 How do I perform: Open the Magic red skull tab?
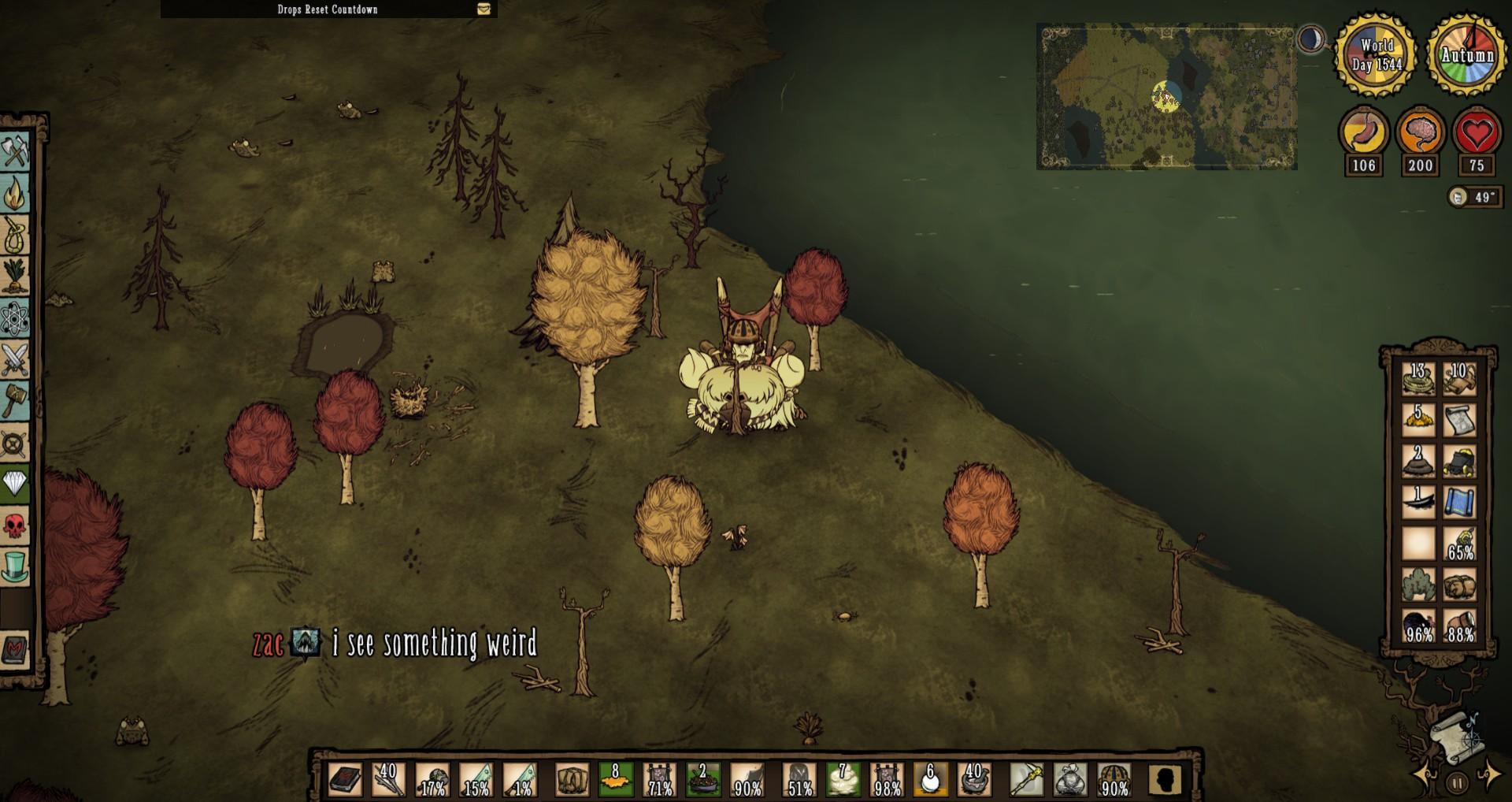point(16,525)
